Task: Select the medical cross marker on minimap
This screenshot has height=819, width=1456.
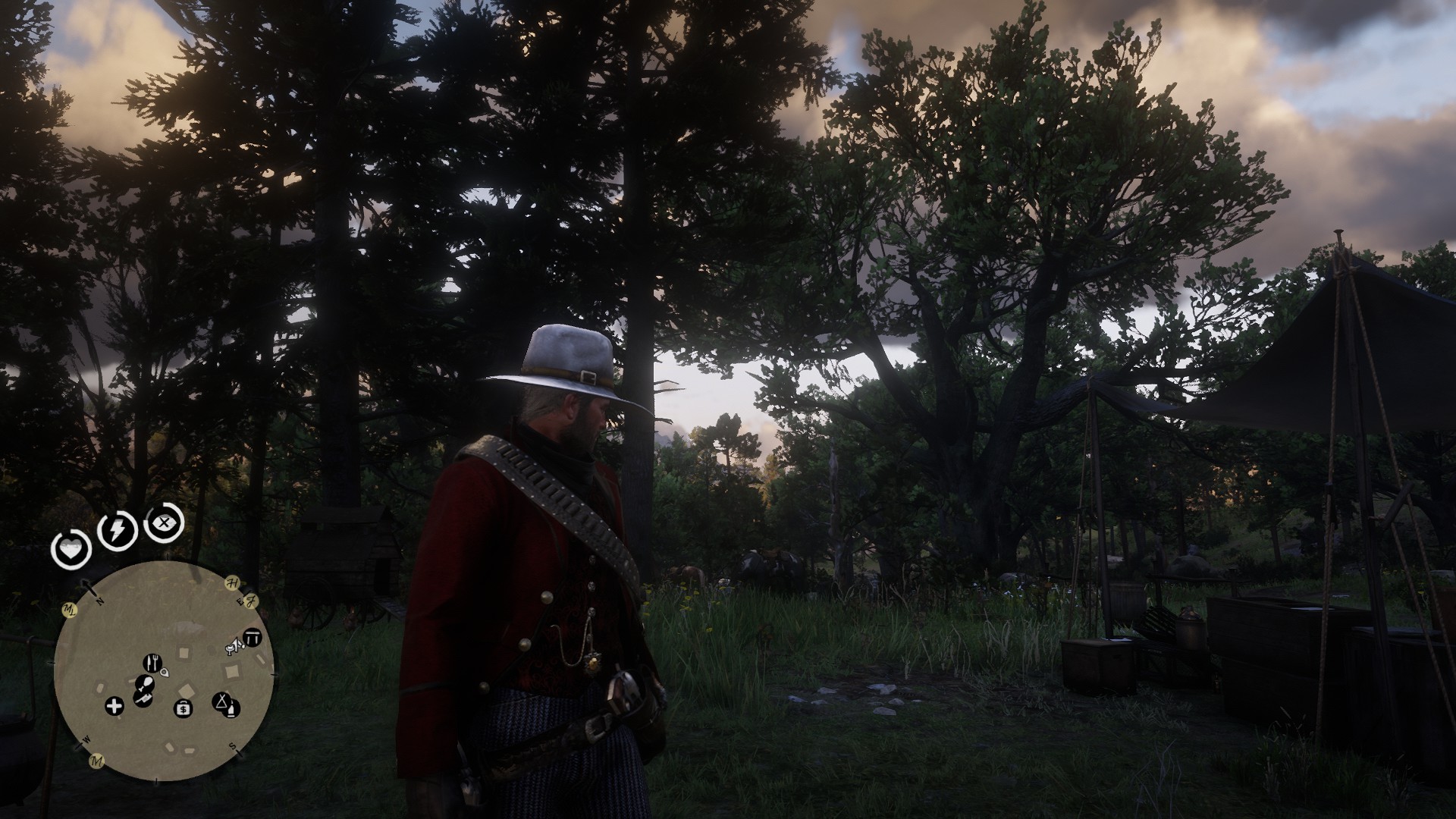Action: [115, 708]
